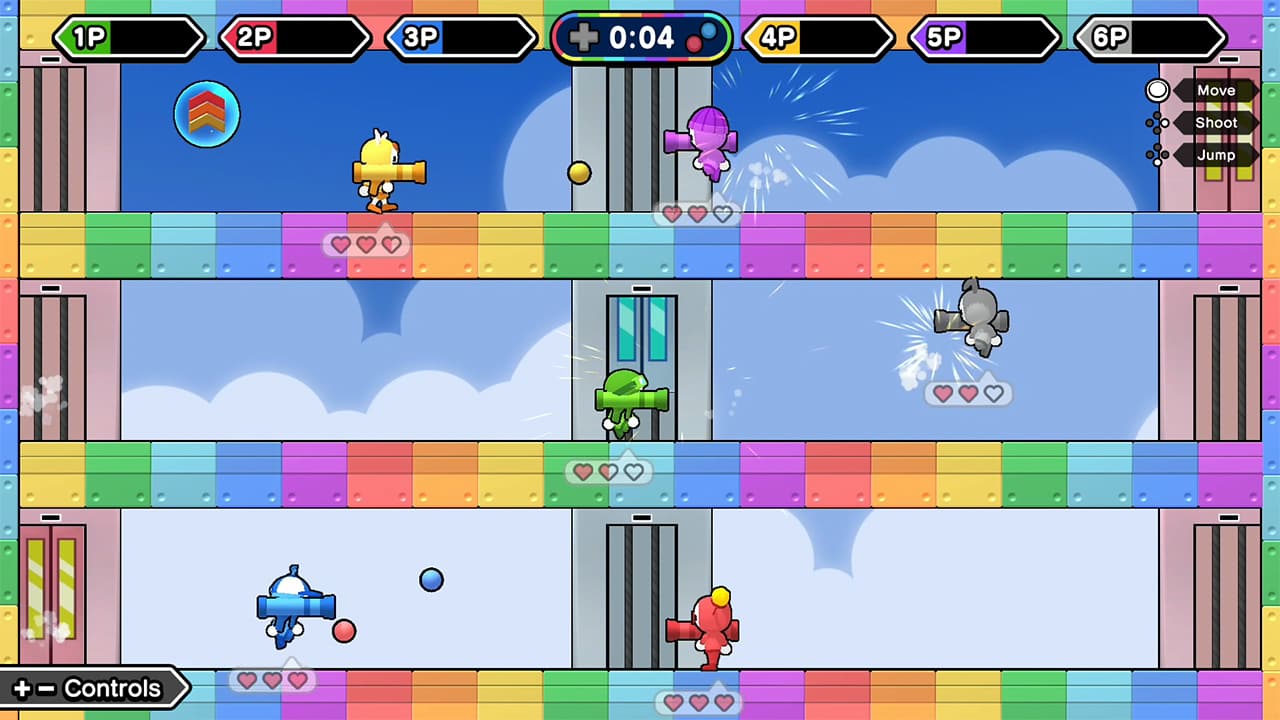The width and height of the screenshot is (1280, 720).
Task: Click the red and blue ball icons beside timer
Action: coord(703,38)
